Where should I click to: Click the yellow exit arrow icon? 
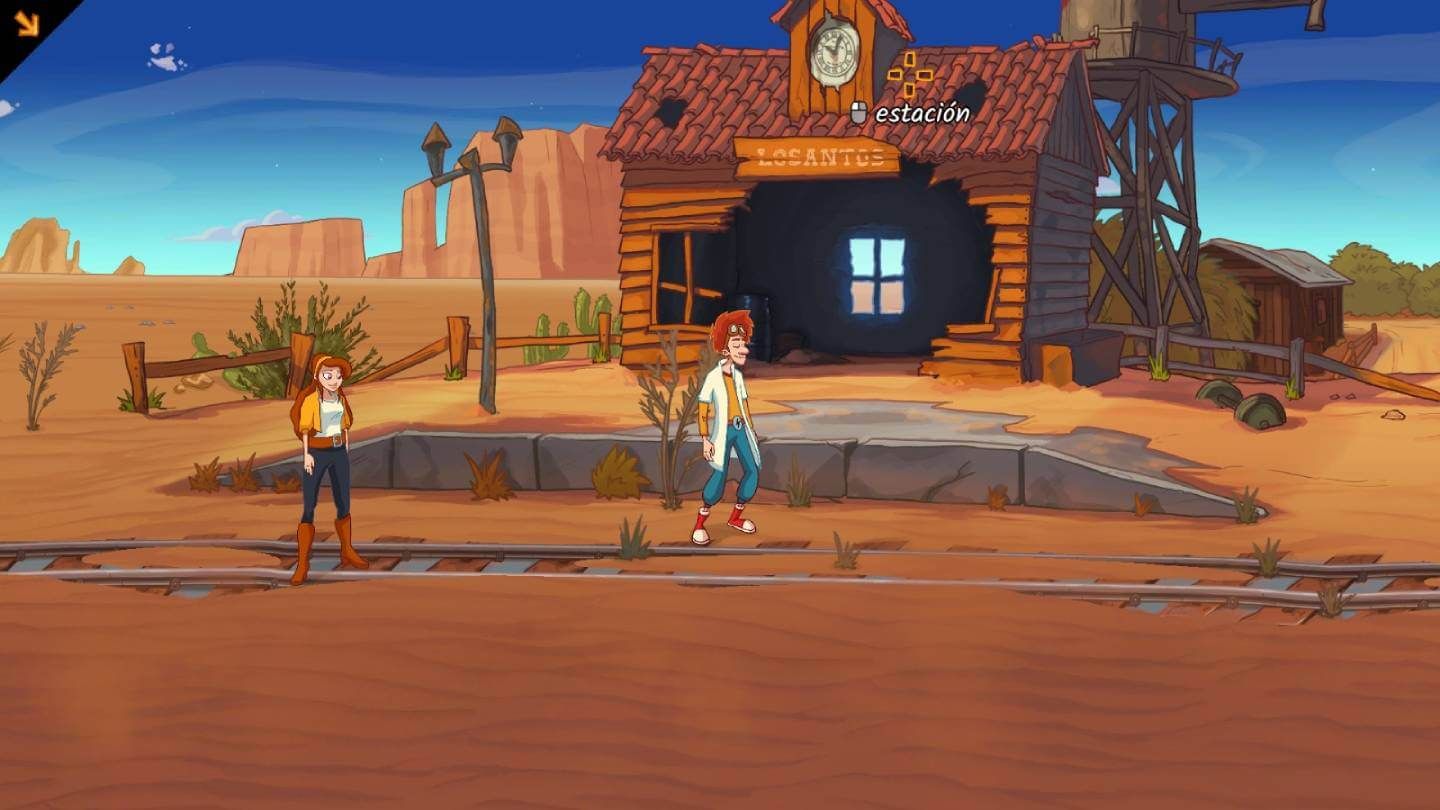tap(25, 22)
